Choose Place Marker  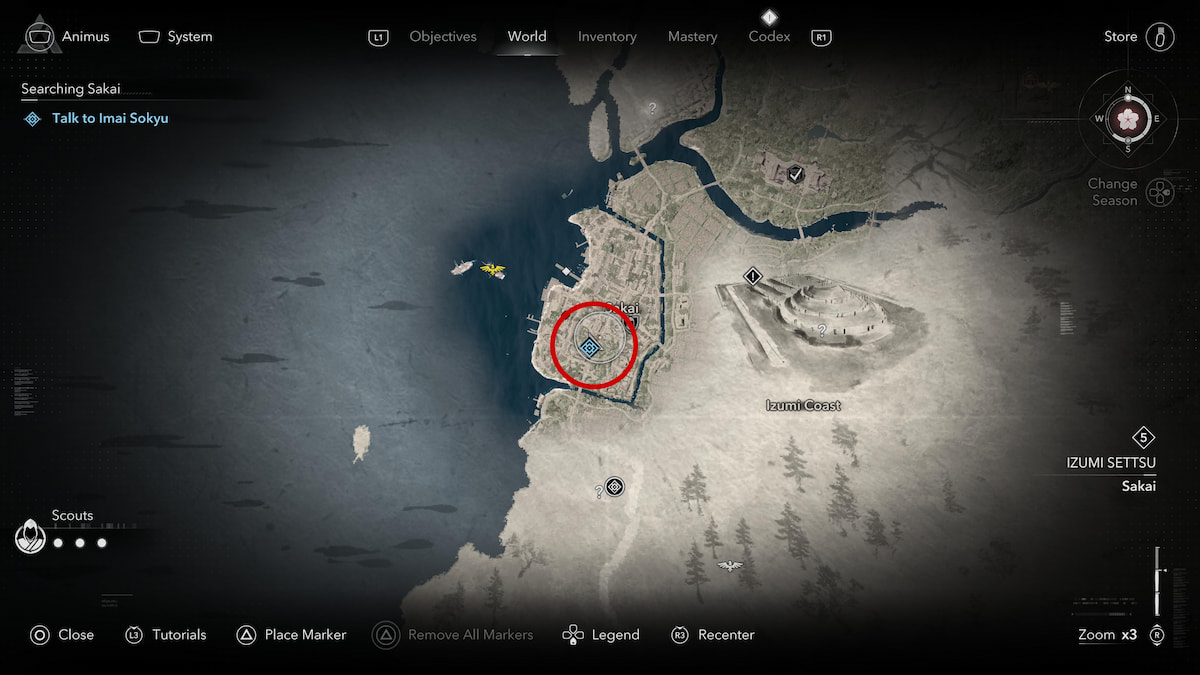[x=305, y=635]
